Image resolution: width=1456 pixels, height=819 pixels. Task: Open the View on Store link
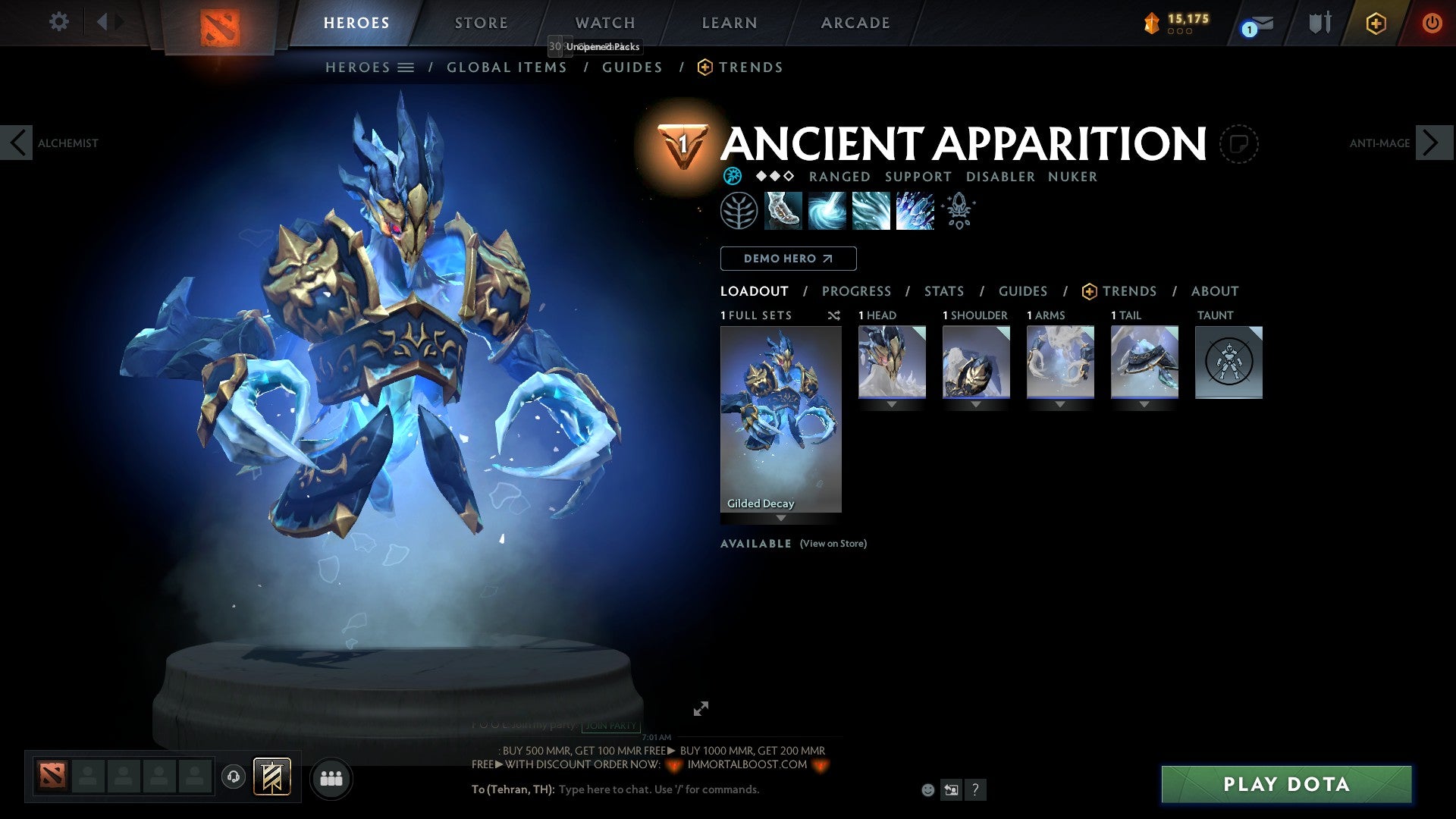pos(833,544)
